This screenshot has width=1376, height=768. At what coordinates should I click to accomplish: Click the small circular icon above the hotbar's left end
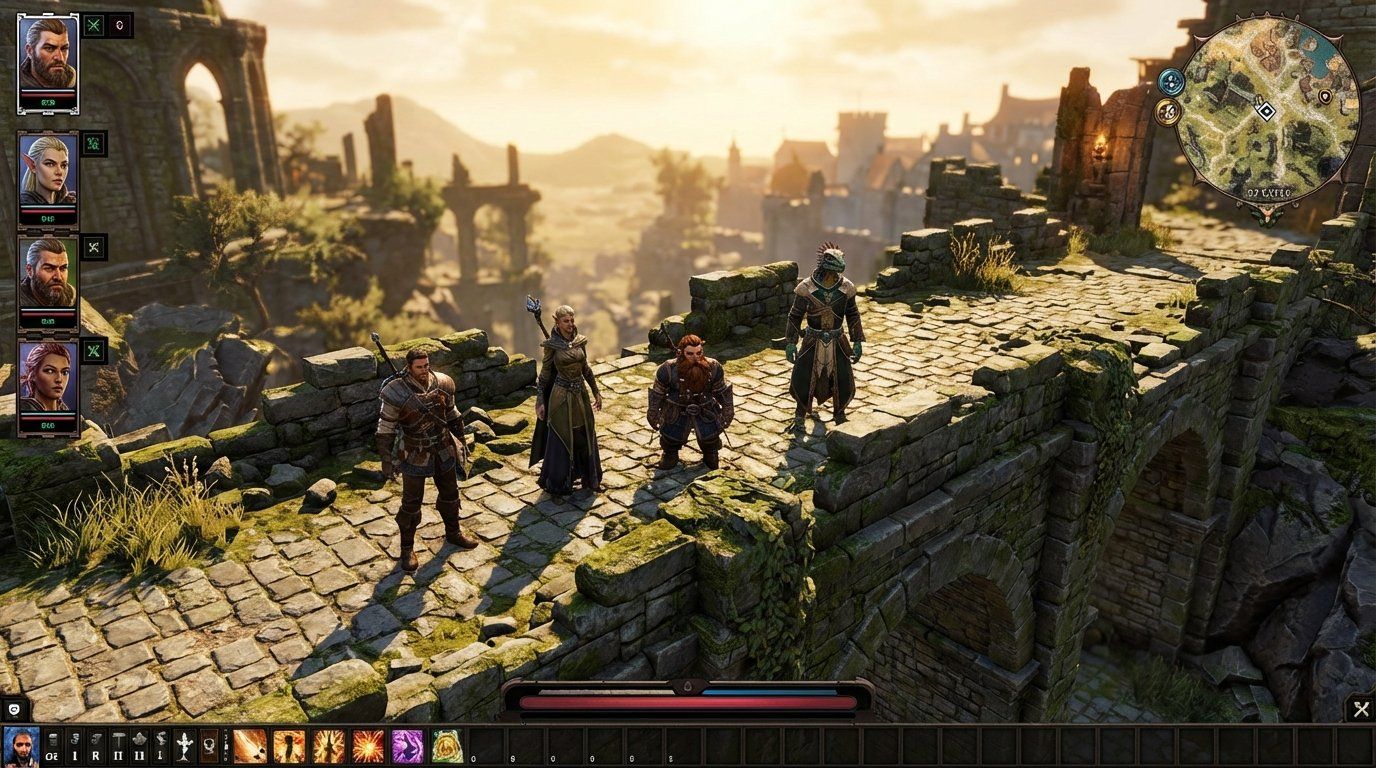(x=13, y=708)
